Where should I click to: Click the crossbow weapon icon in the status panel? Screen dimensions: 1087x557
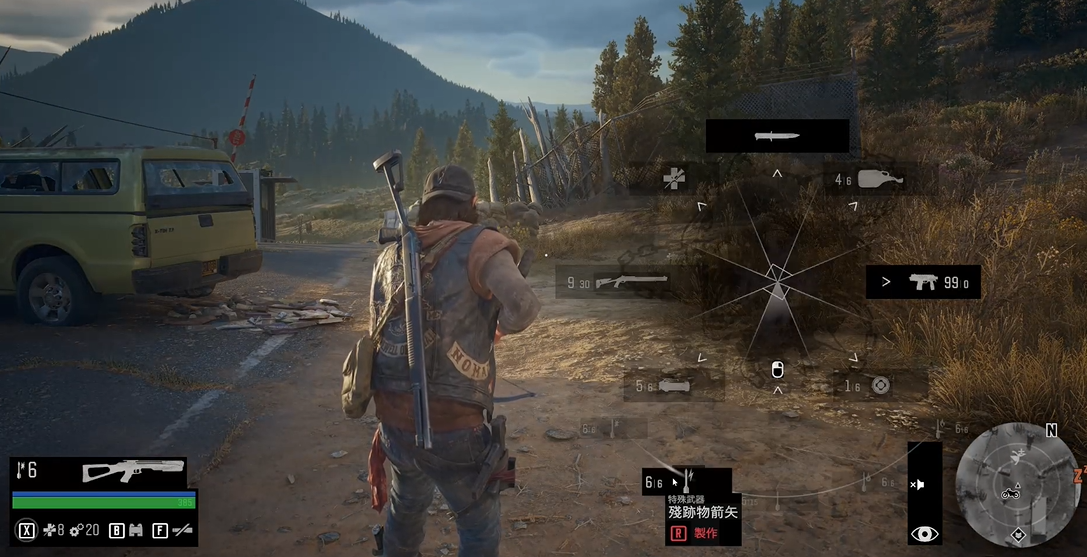(x=133, y=470)
